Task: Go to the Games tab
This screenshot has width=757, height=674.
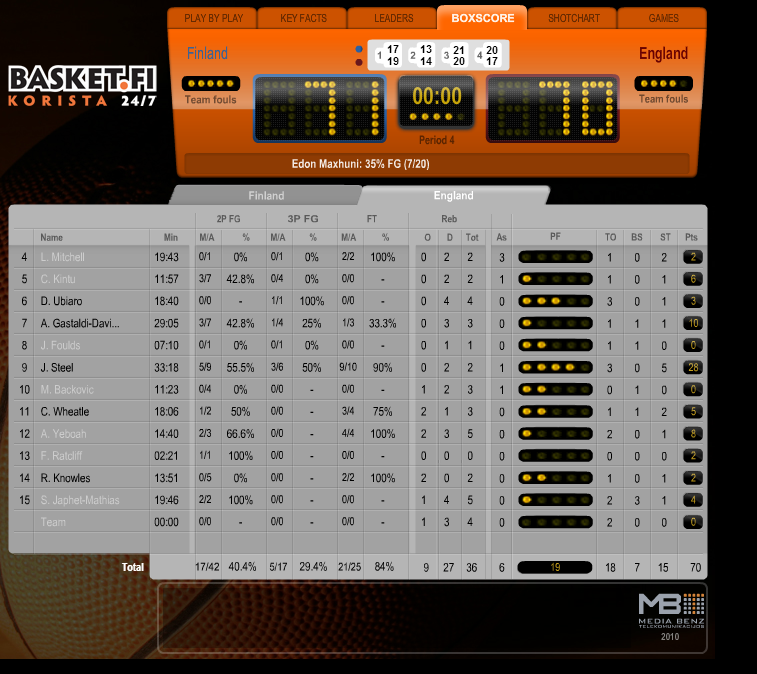Action: (x=663, y=18)
